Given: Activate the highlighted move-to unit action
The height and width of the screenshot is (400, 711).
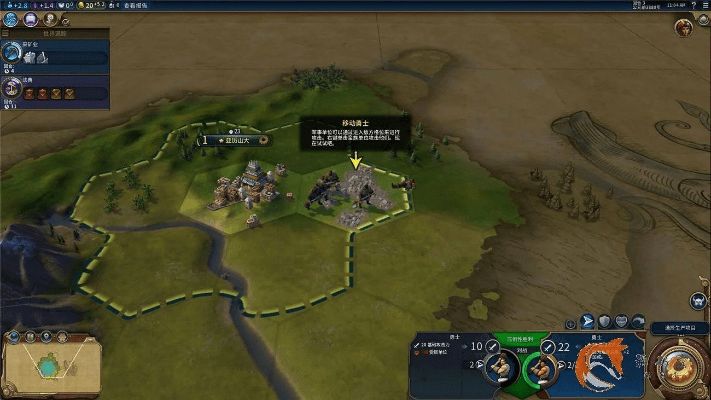Looking at the screenshot, I should click(x=587, y=322).
